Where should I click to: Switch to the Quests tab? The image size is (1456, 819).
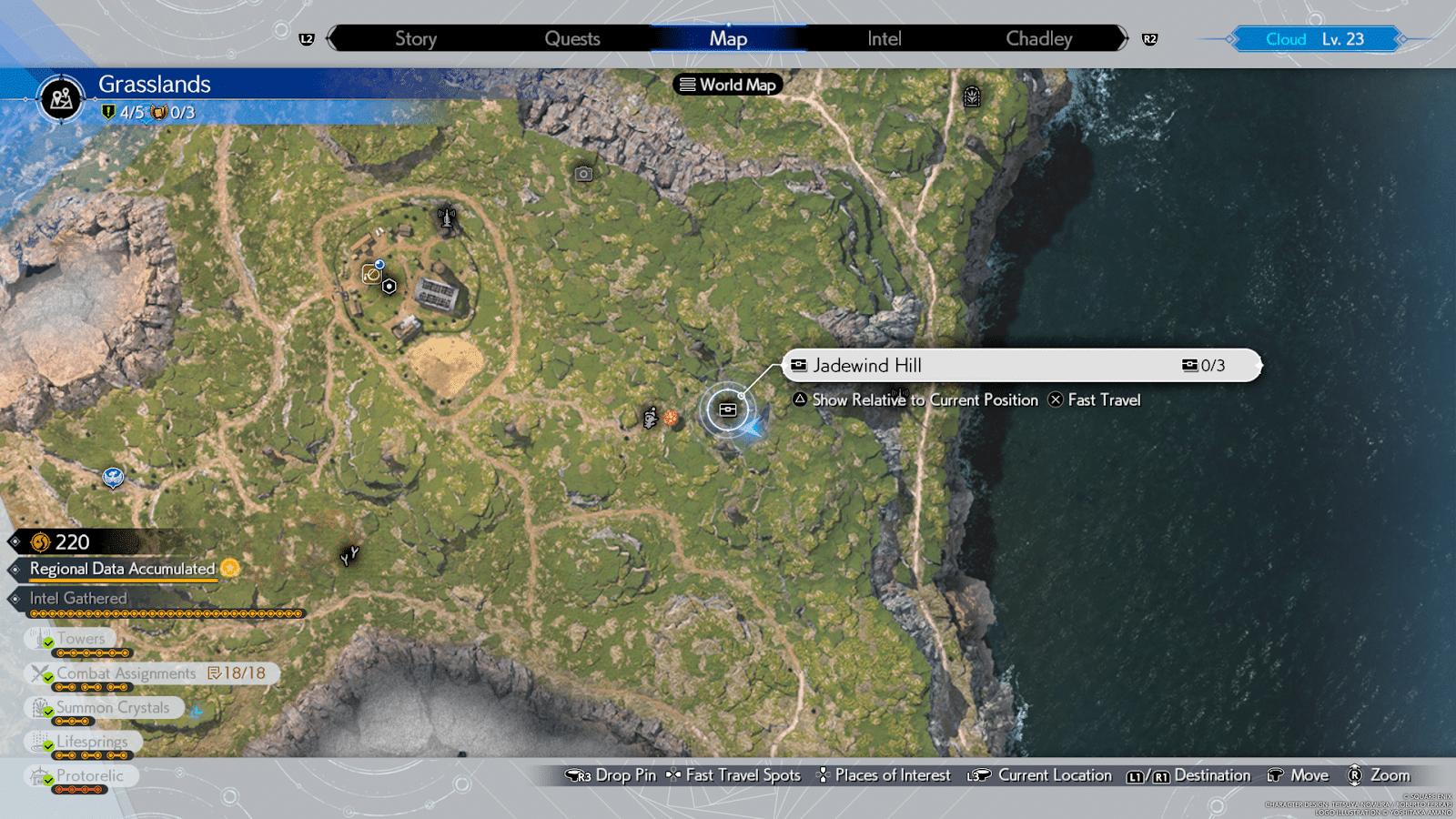(572, 38)
